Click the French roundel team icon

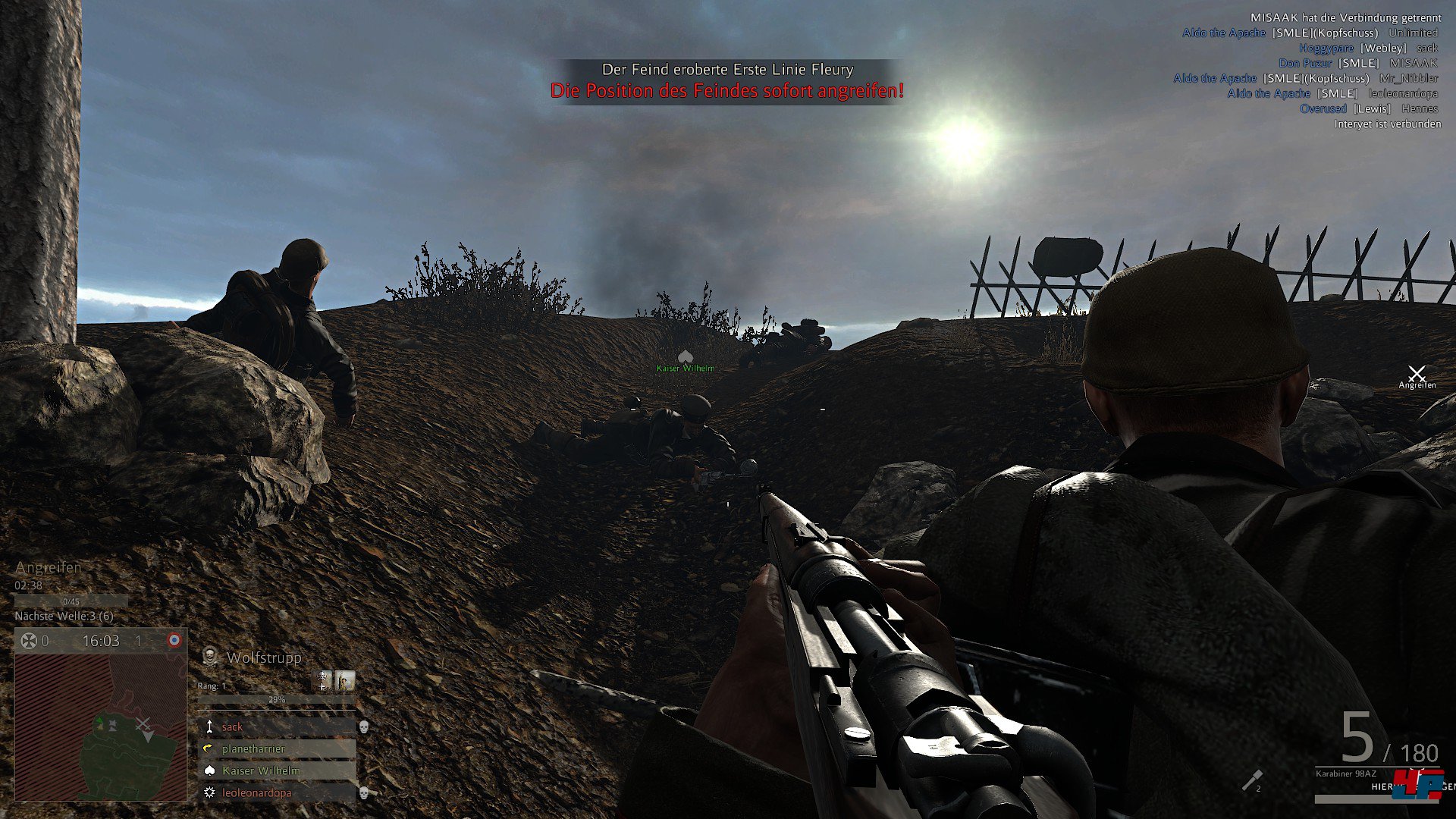pos(174,641)
